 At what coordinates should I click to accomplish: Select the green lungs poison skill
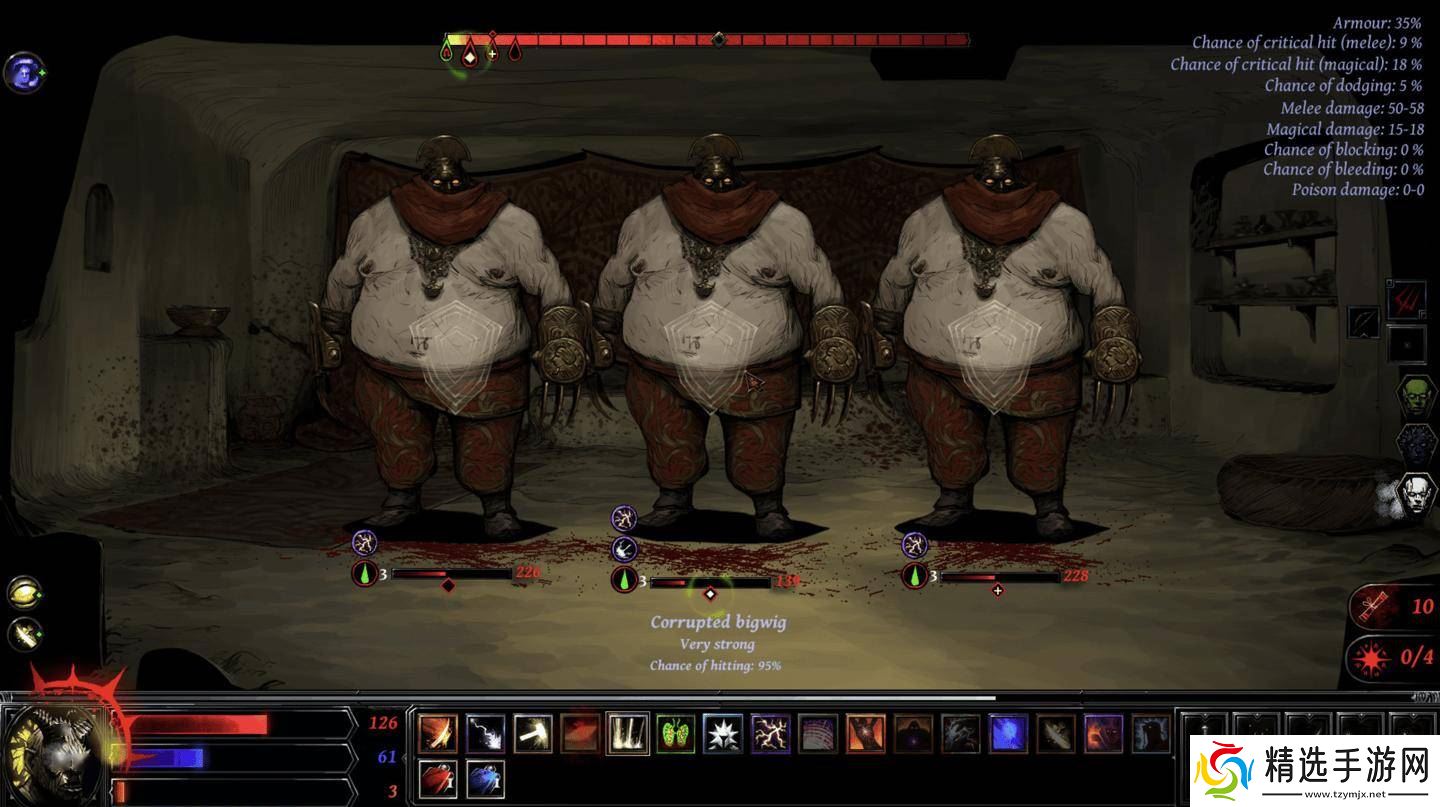(x=676, y=733)
